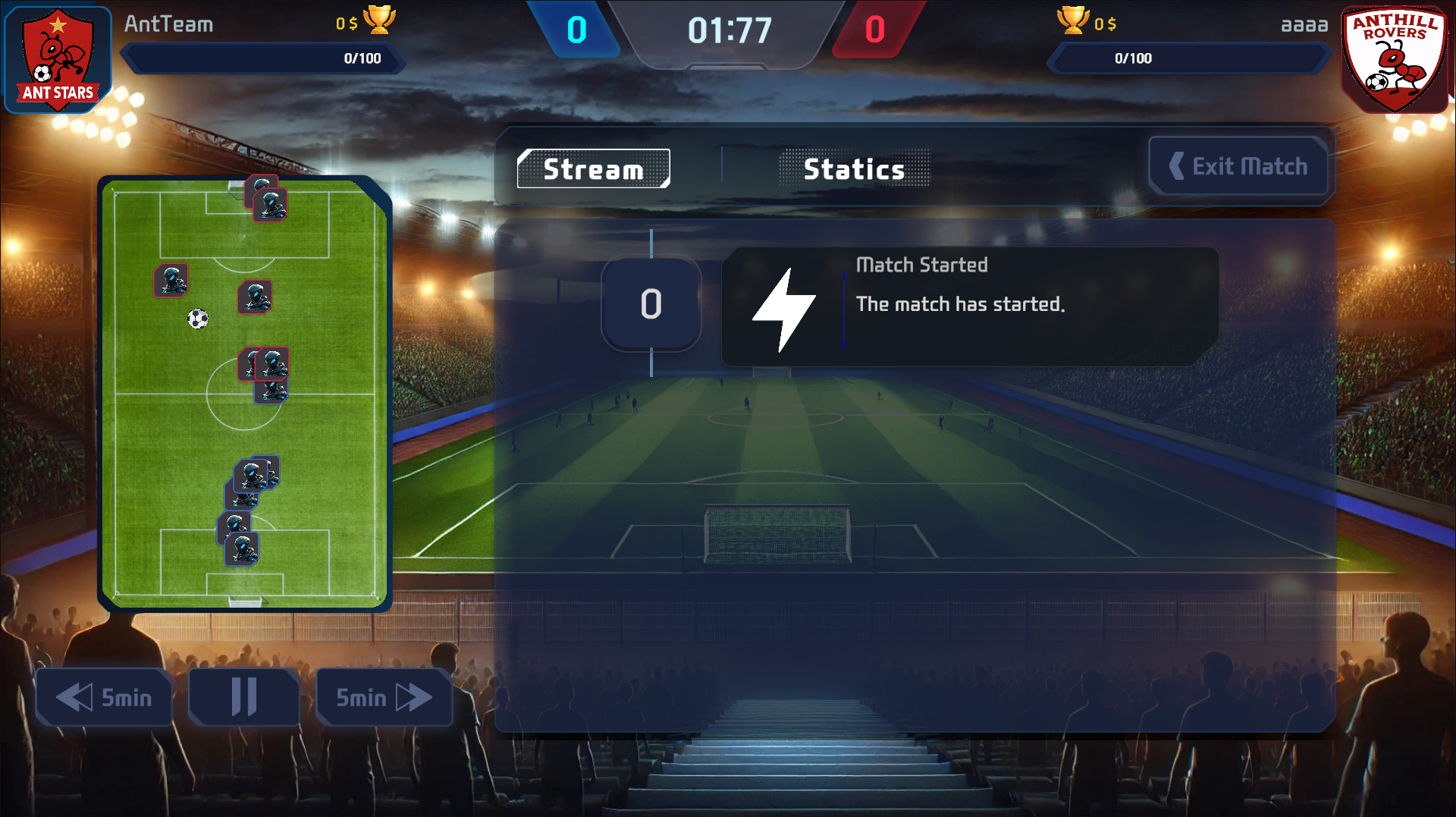Select the soccer ball on the minimap
The image size is (1456, 817).
(199, 319)
